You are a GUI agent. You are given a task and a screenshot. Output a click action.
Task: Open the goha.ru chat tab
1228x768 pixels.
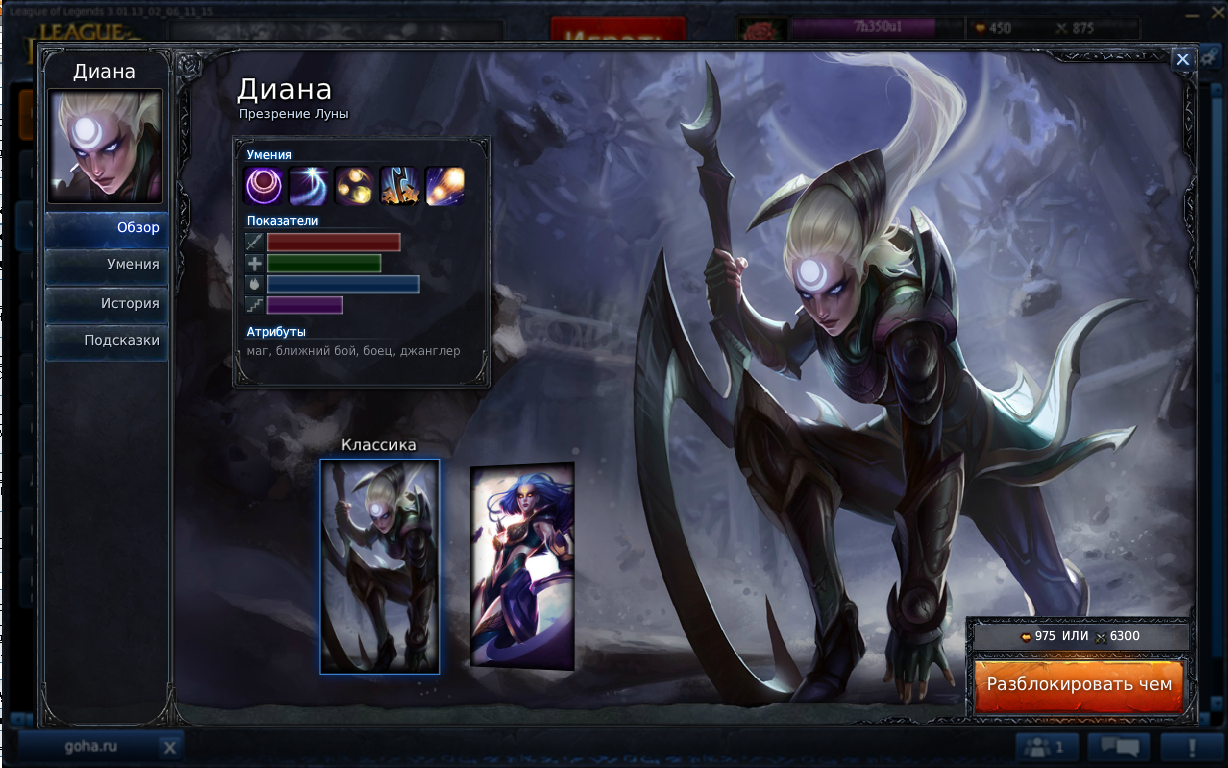coord(90,746)
